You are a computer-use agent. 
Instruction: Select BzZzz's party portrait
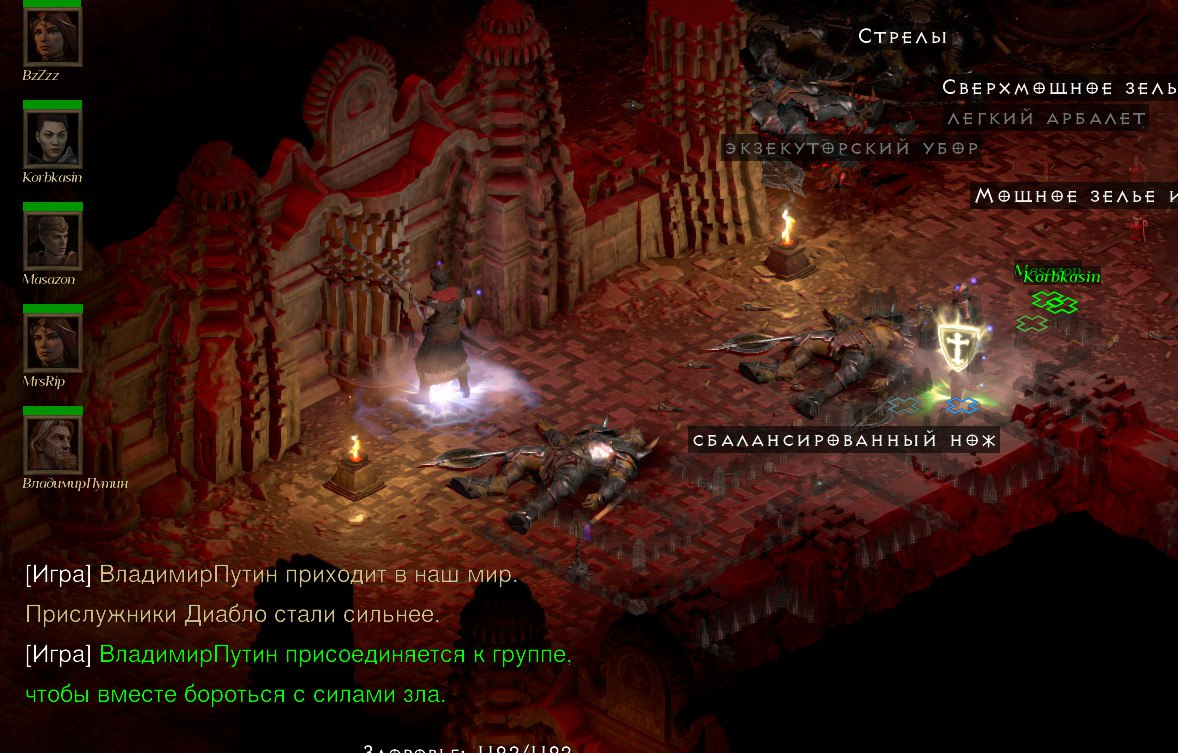52,36
